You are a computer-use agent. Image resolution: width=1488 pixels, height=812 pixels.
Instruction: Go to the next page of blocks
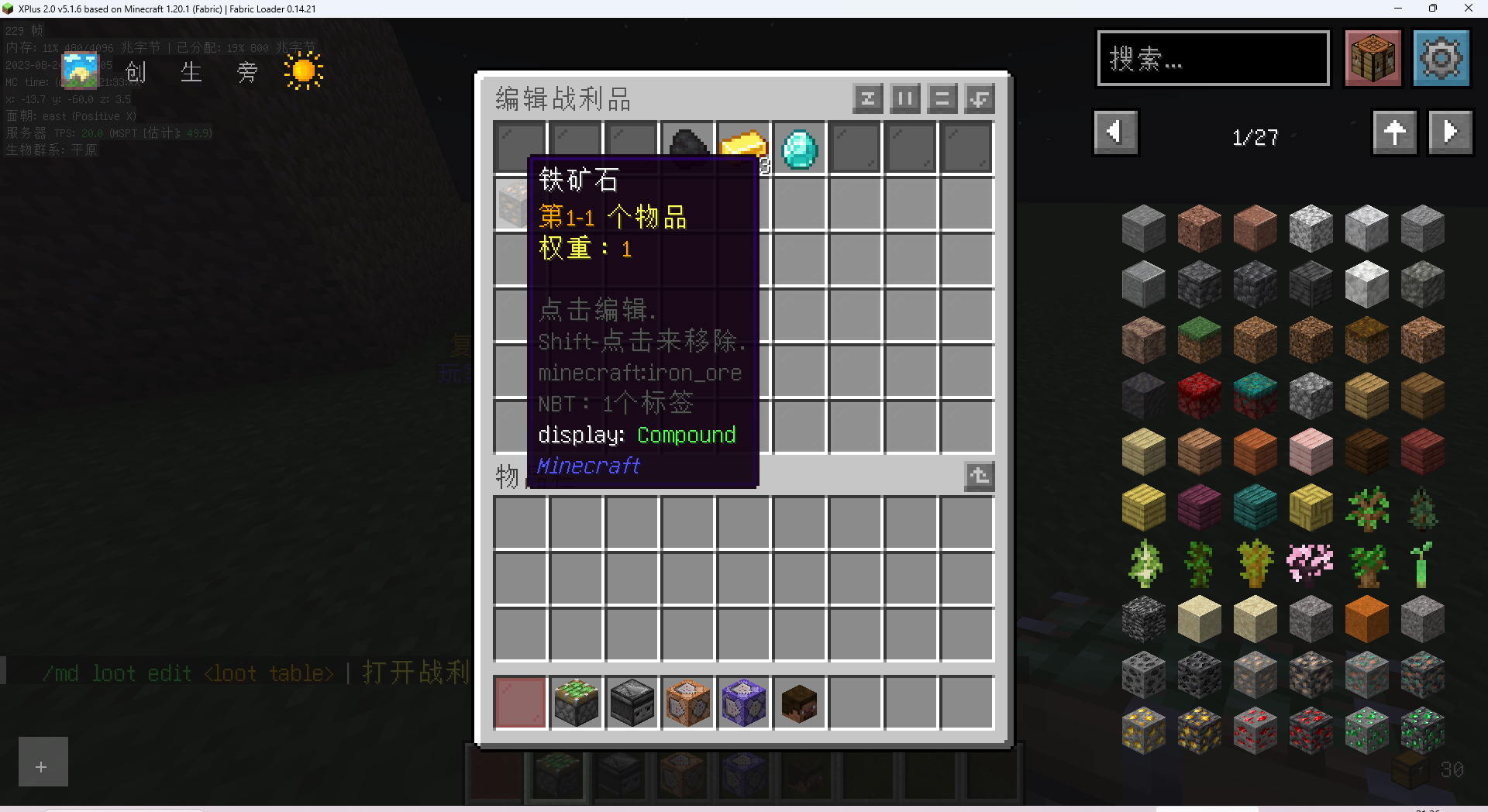(1450, 132)
